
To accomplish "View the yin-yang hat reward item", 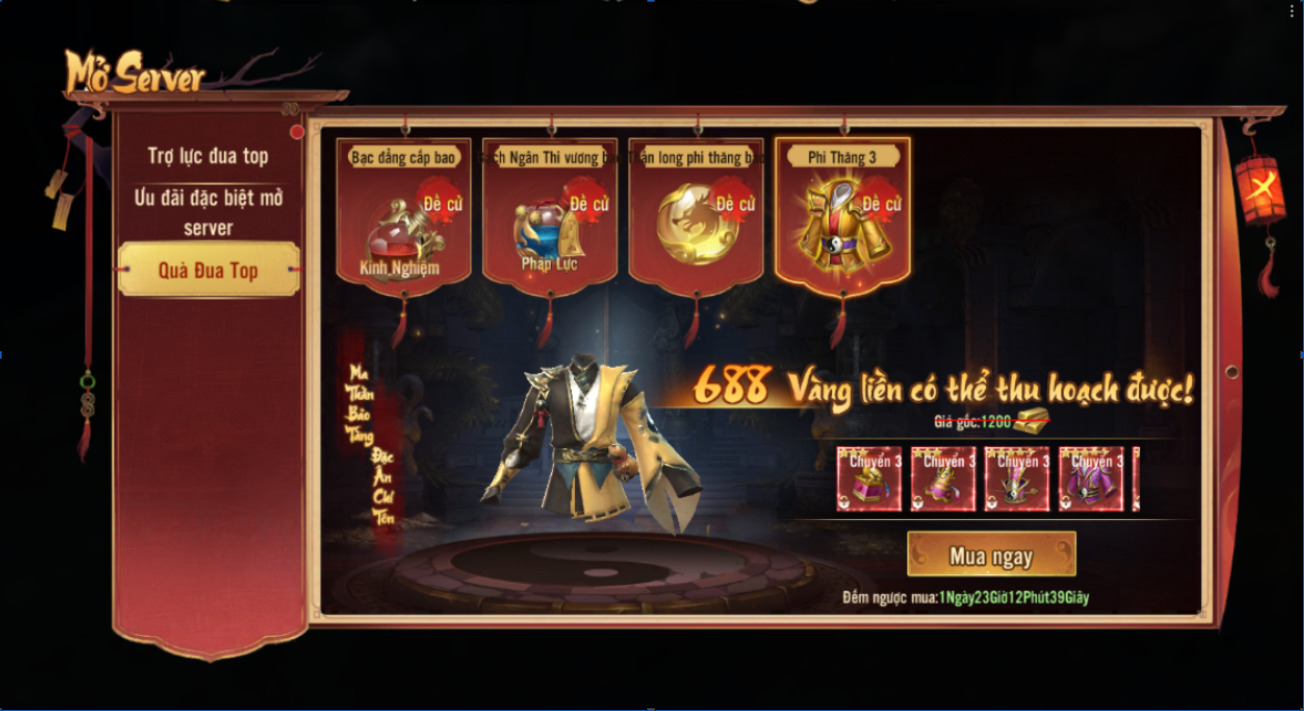I will point(1017,479).
